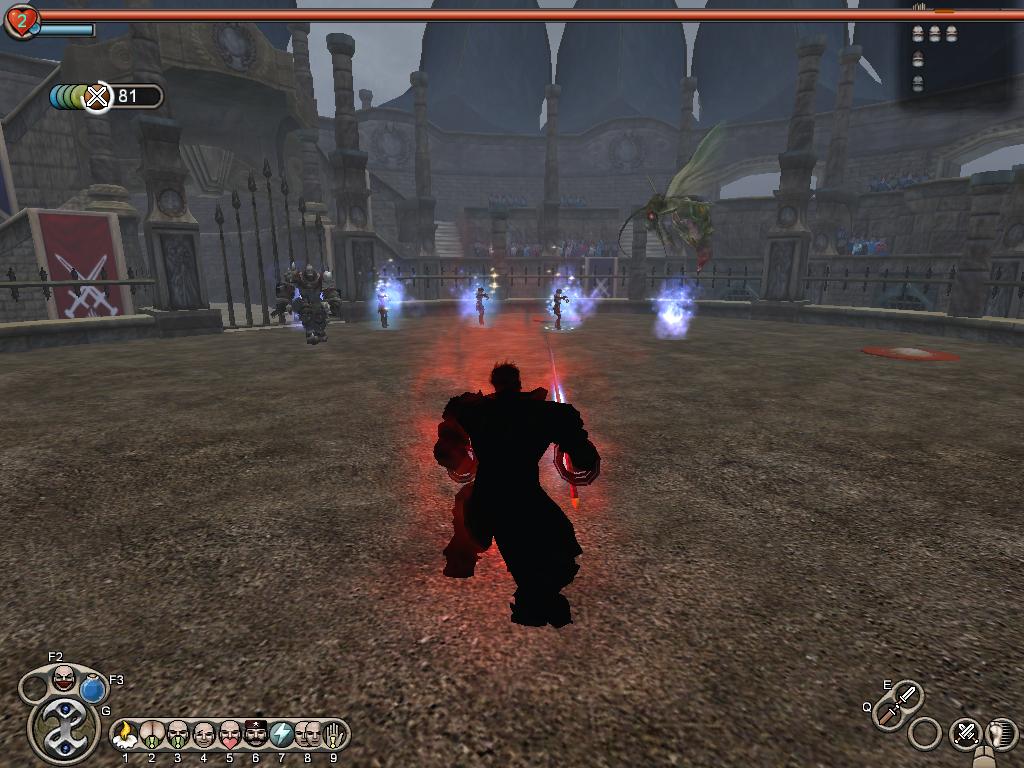Pick the green-masked face expression in slot 3
The image size is (1024, 768).
pos(178,734)
